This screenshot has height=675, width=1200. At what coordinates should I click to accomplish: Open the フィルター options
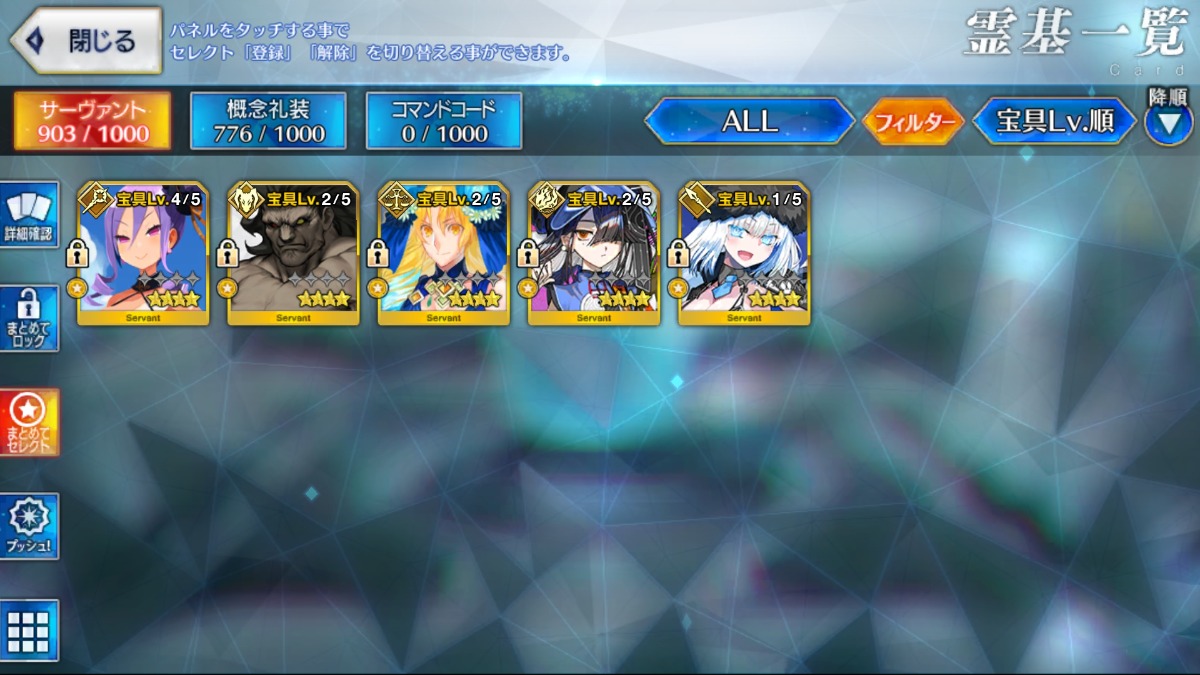click(x=912, y=122)
